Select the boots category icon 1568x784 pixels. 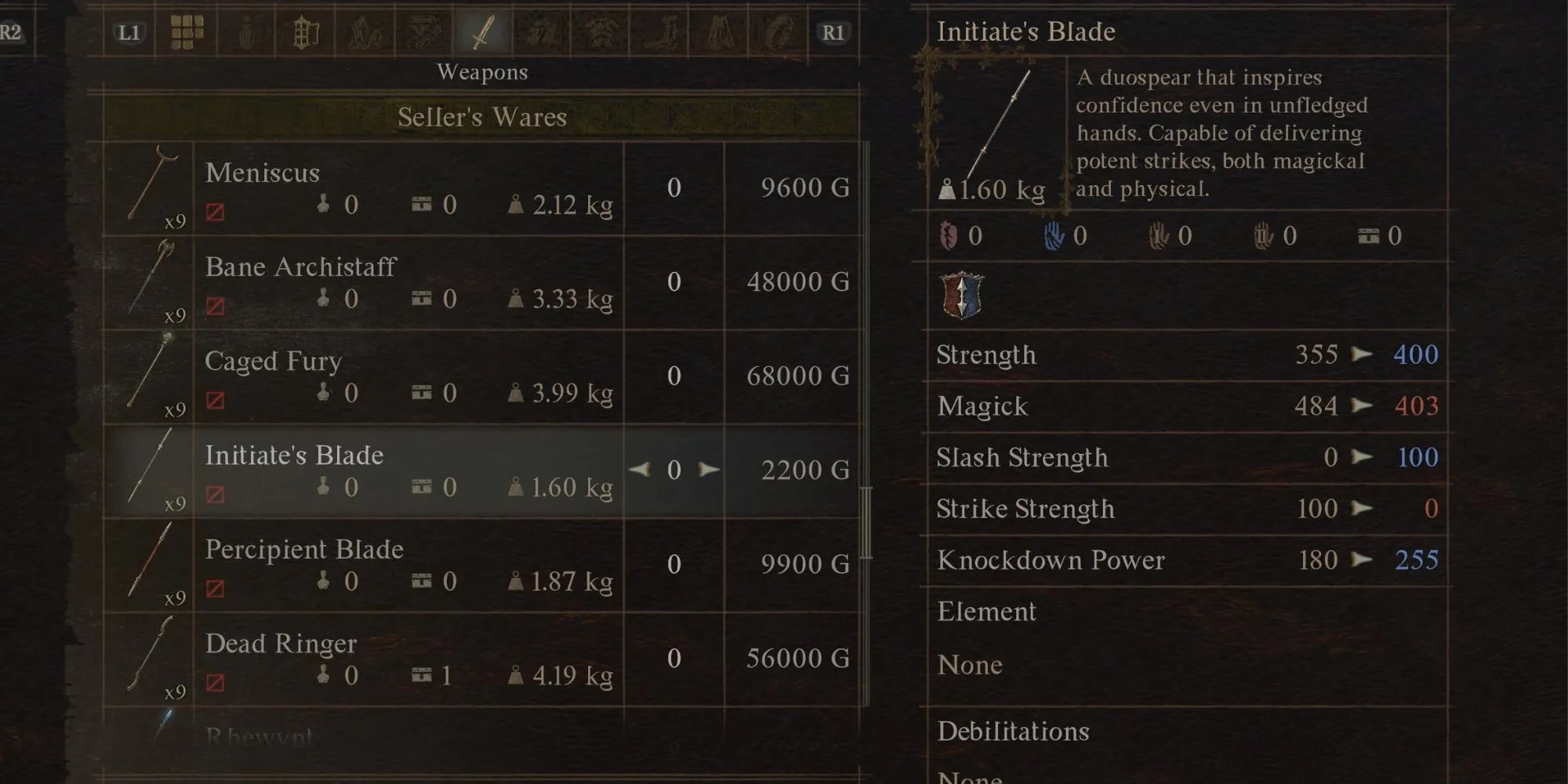(663, 30)
